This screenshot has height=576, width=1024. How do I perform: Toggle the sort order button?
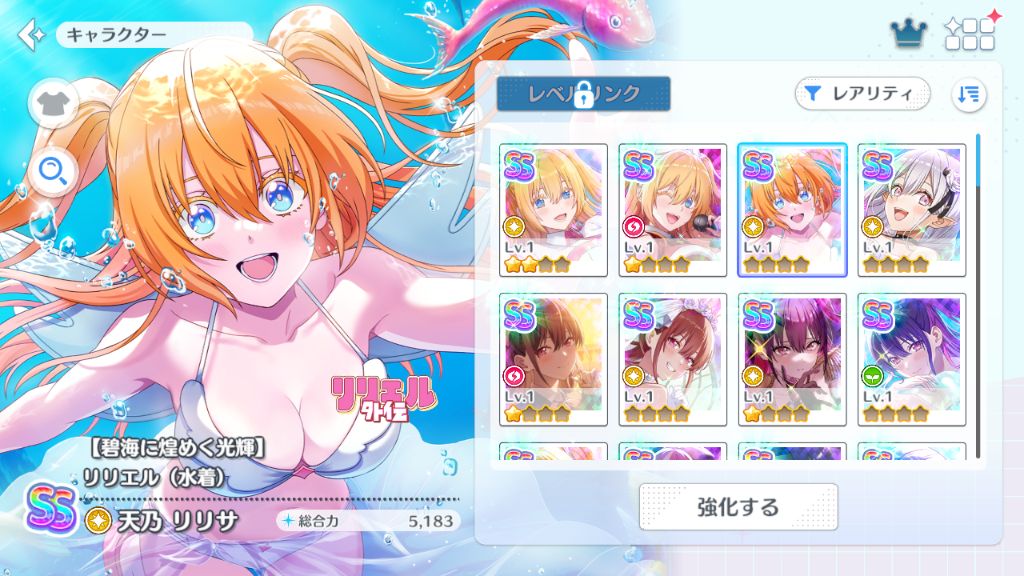[968, 94]
